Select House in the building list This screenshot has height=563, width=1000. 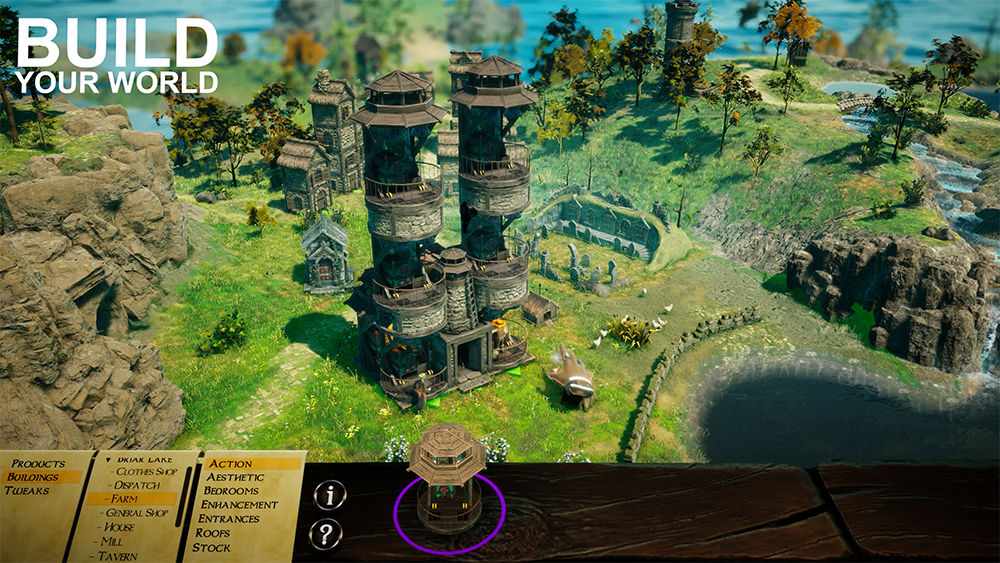(119, 527)
